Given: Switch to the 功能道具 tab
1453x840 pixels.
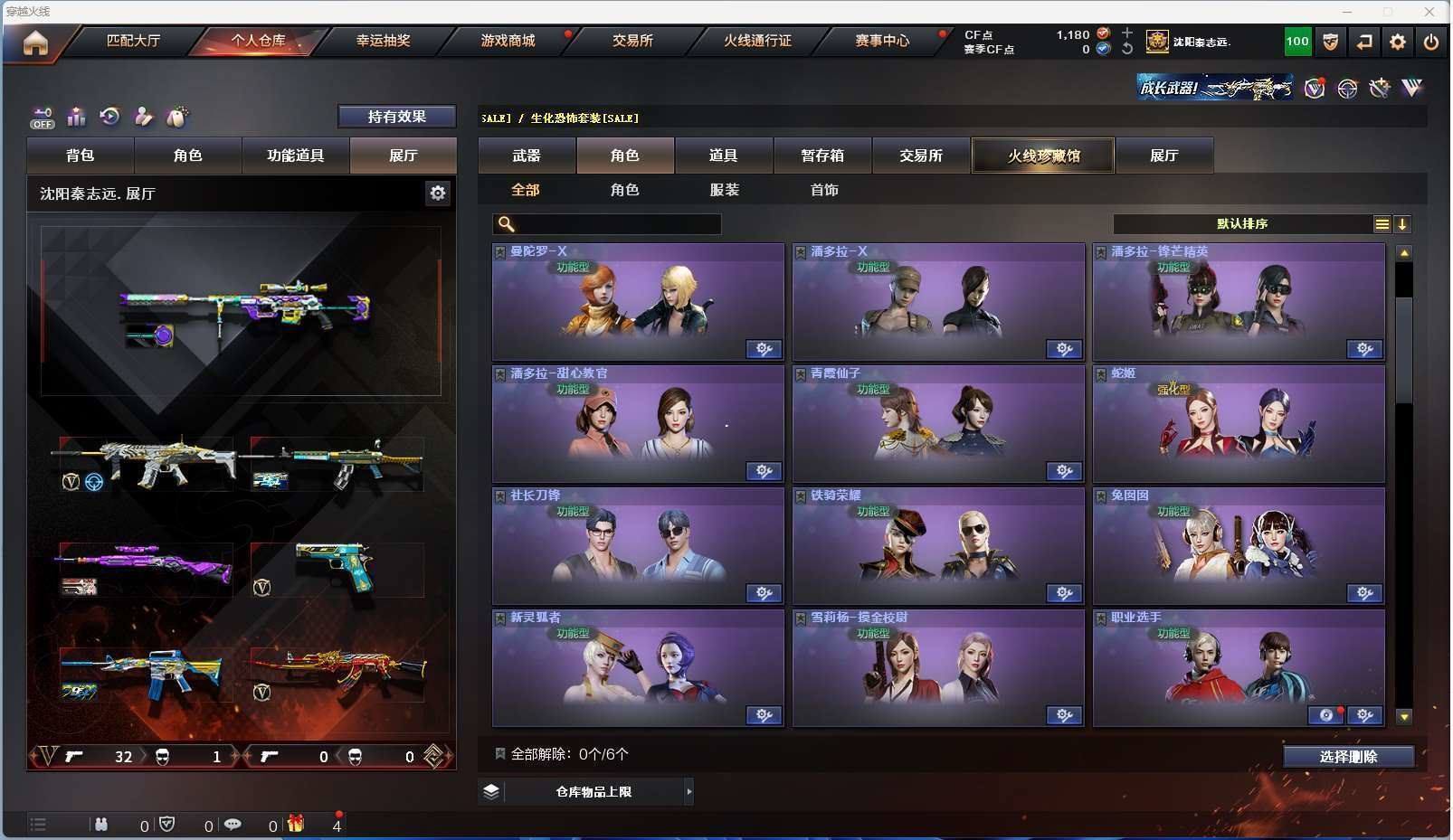Looking at the screenshot, I should click(295, 156).
